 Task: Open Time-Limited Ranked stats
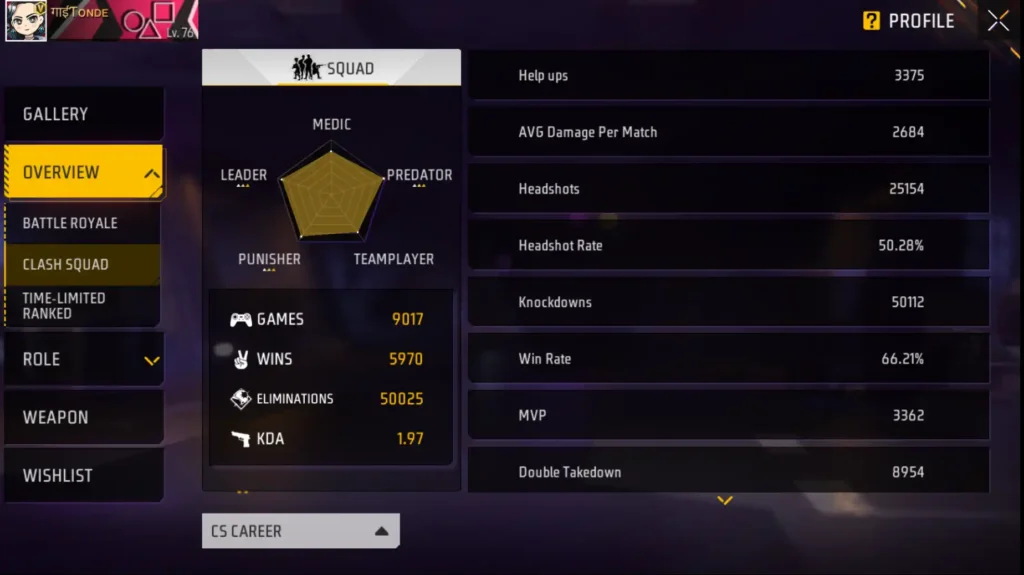click(81, 305)
